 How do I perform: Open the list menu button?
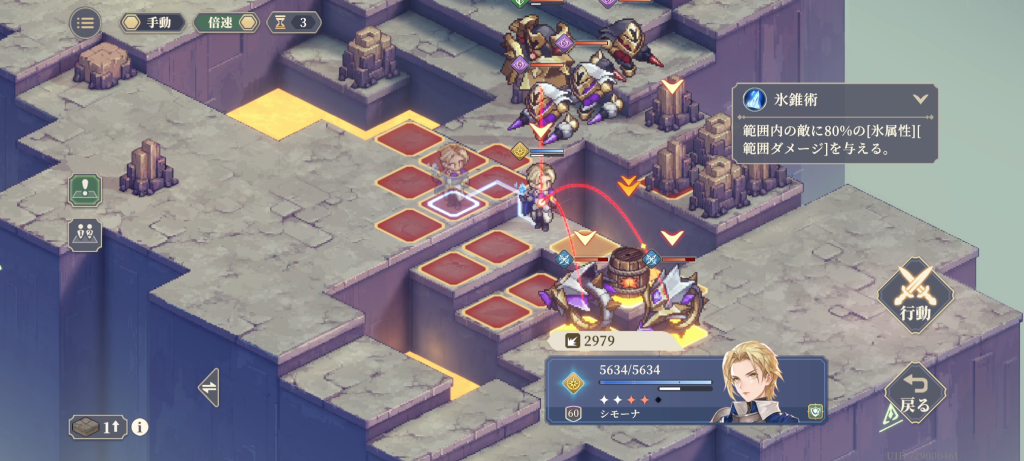click(x=85, y=22)
